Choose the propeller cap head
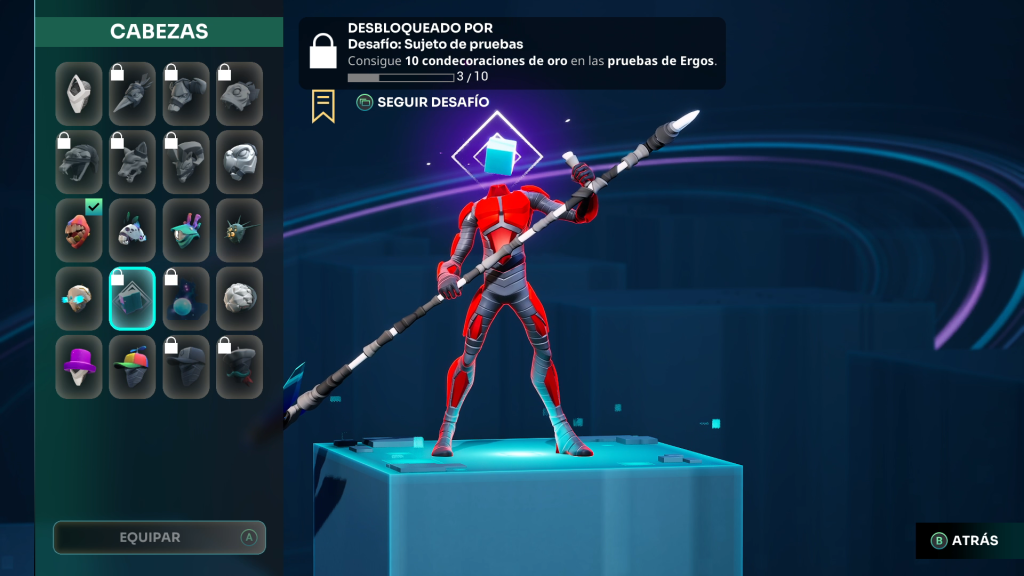Viewport: 1024px width, 576px height. click(x=132, y=366)
